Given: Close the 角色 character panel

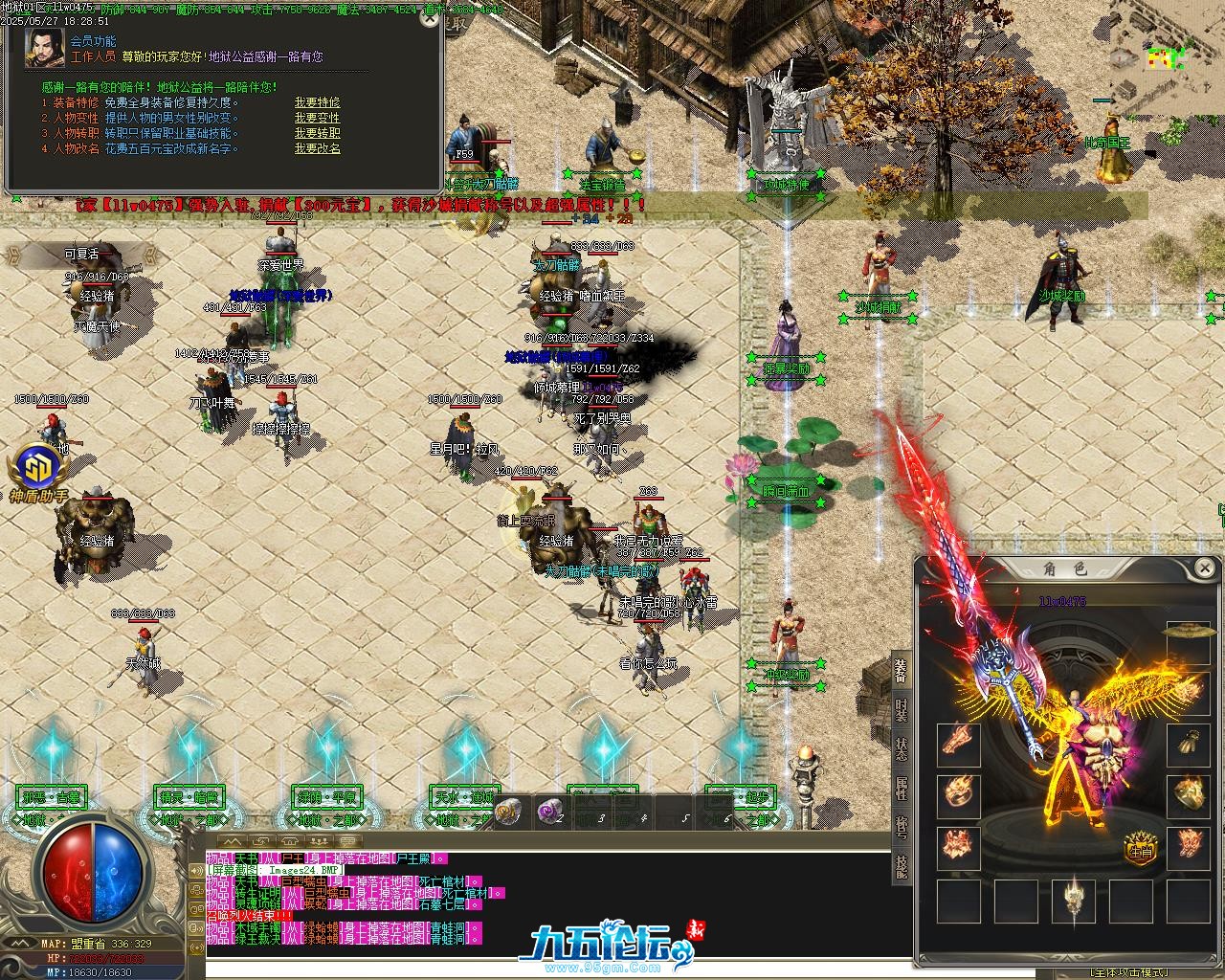Looking at the screenshot, I should tap(1205, 568).
